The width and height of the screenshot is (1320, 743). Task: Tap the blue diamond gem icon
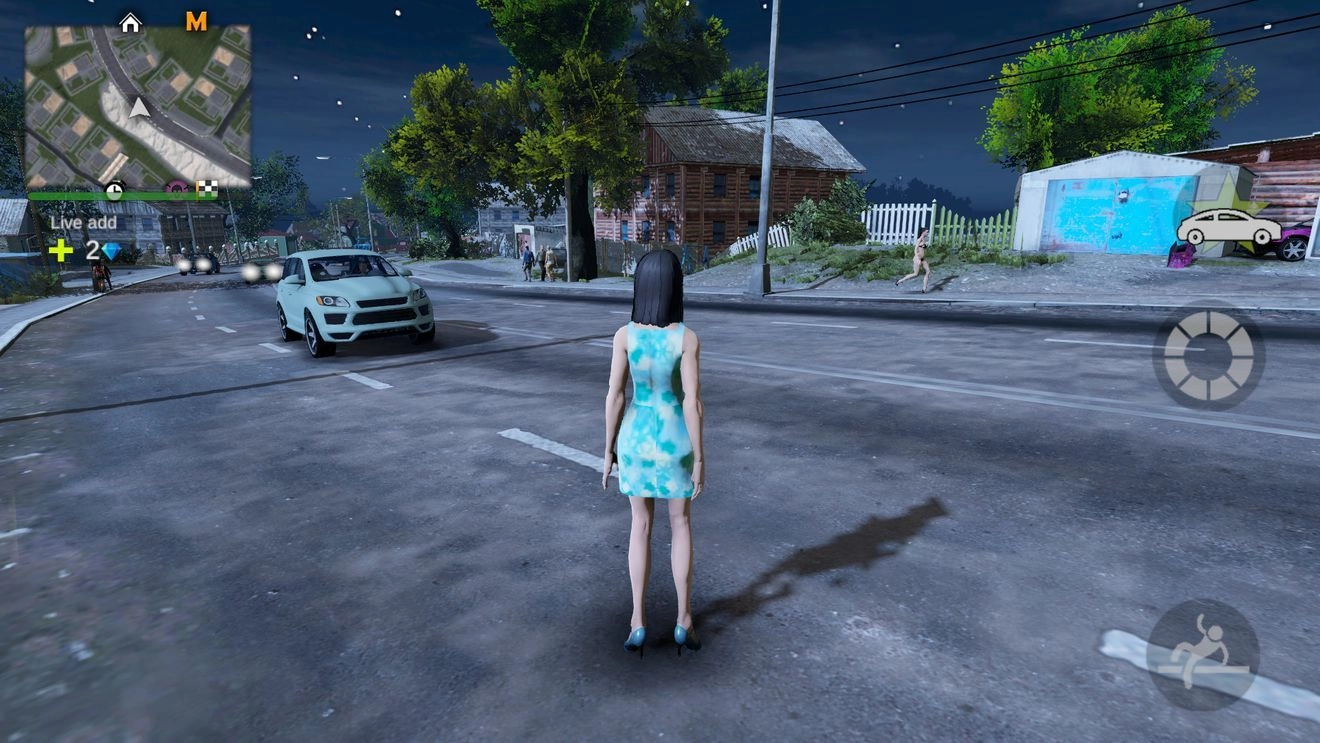click(x=110, y=251)
